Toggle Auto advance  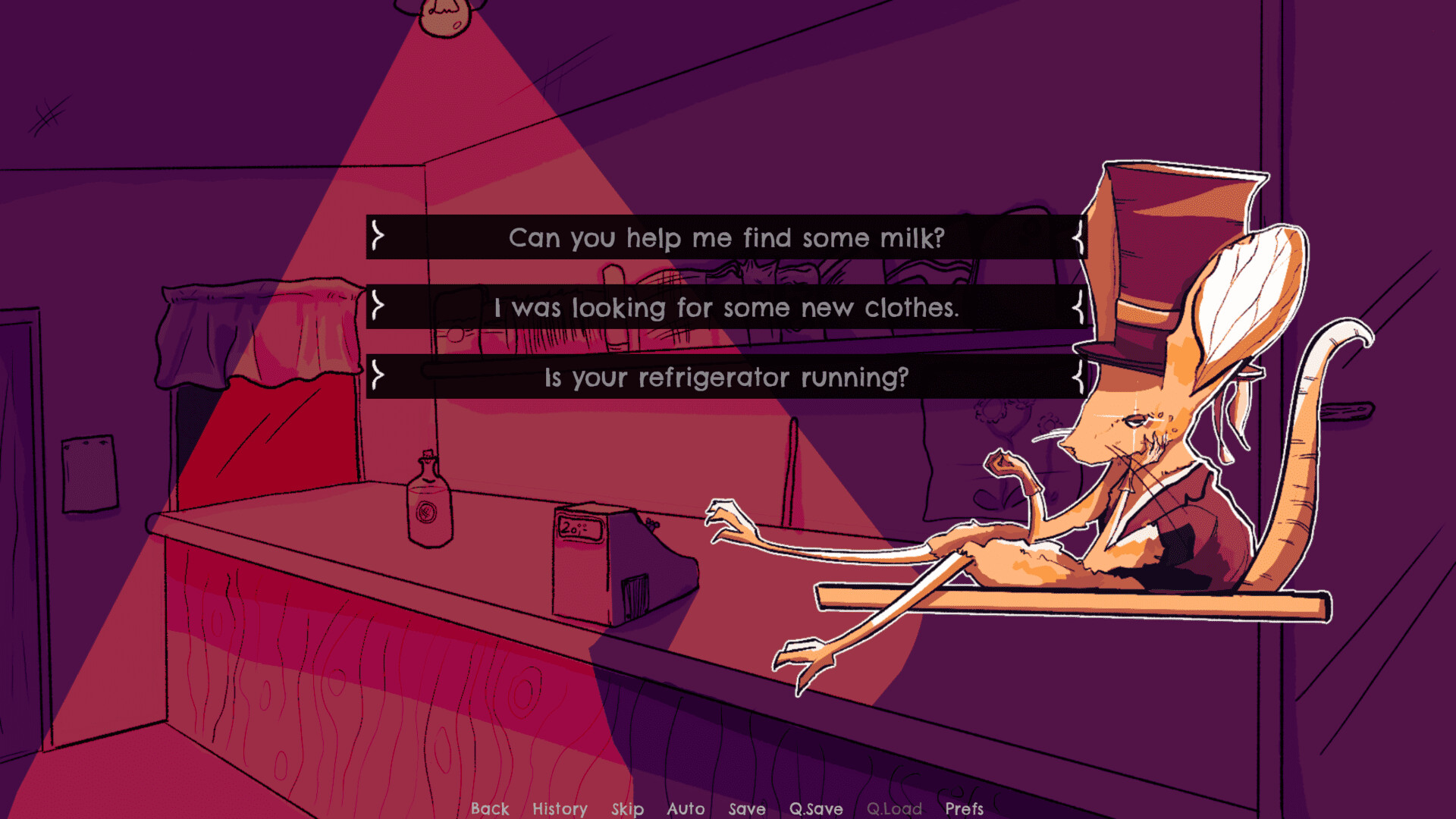click(x=686, y=808)
